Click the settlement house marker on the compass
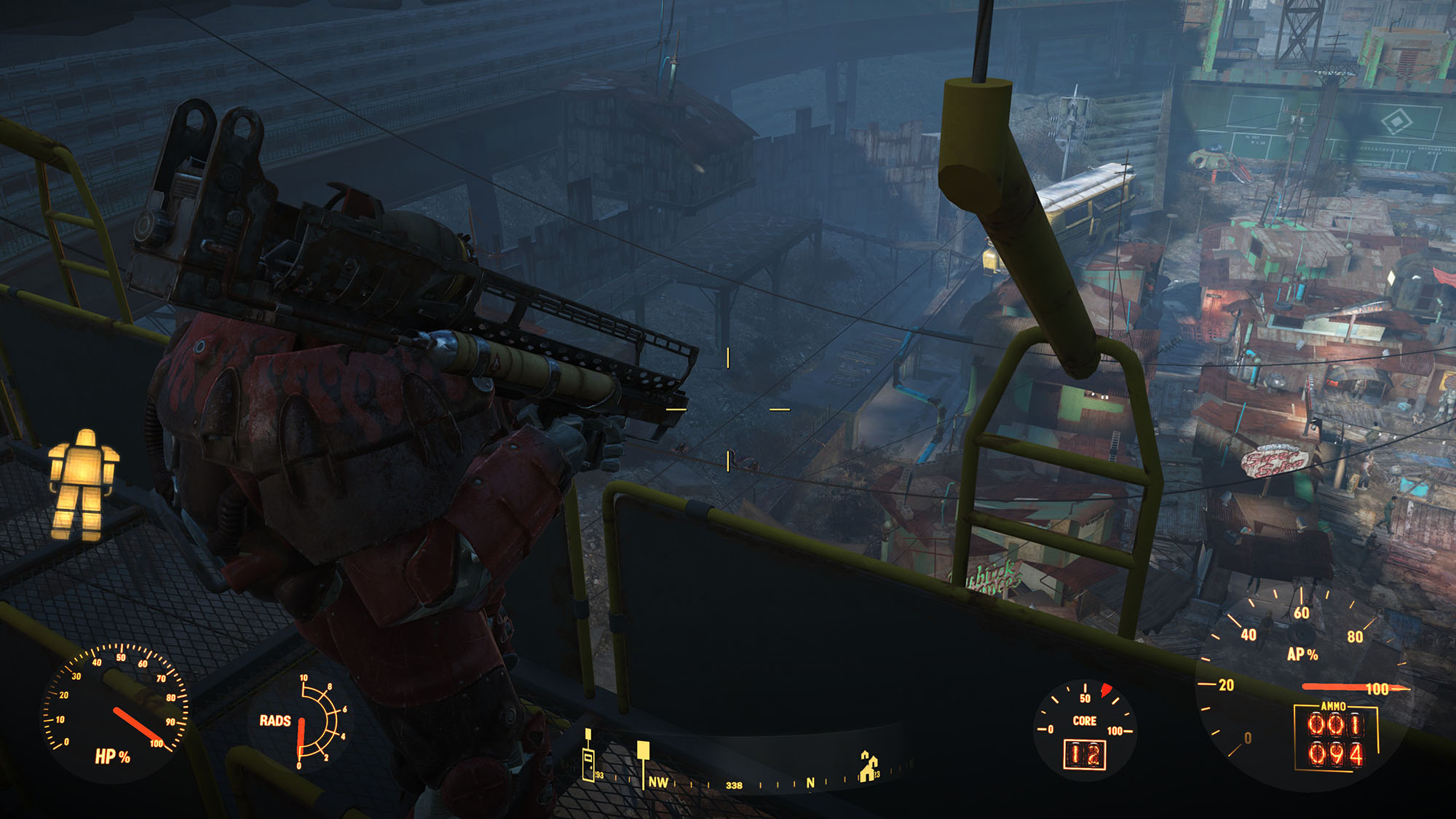The width and height of the screenshot is (1456, 819). (868, 767)
